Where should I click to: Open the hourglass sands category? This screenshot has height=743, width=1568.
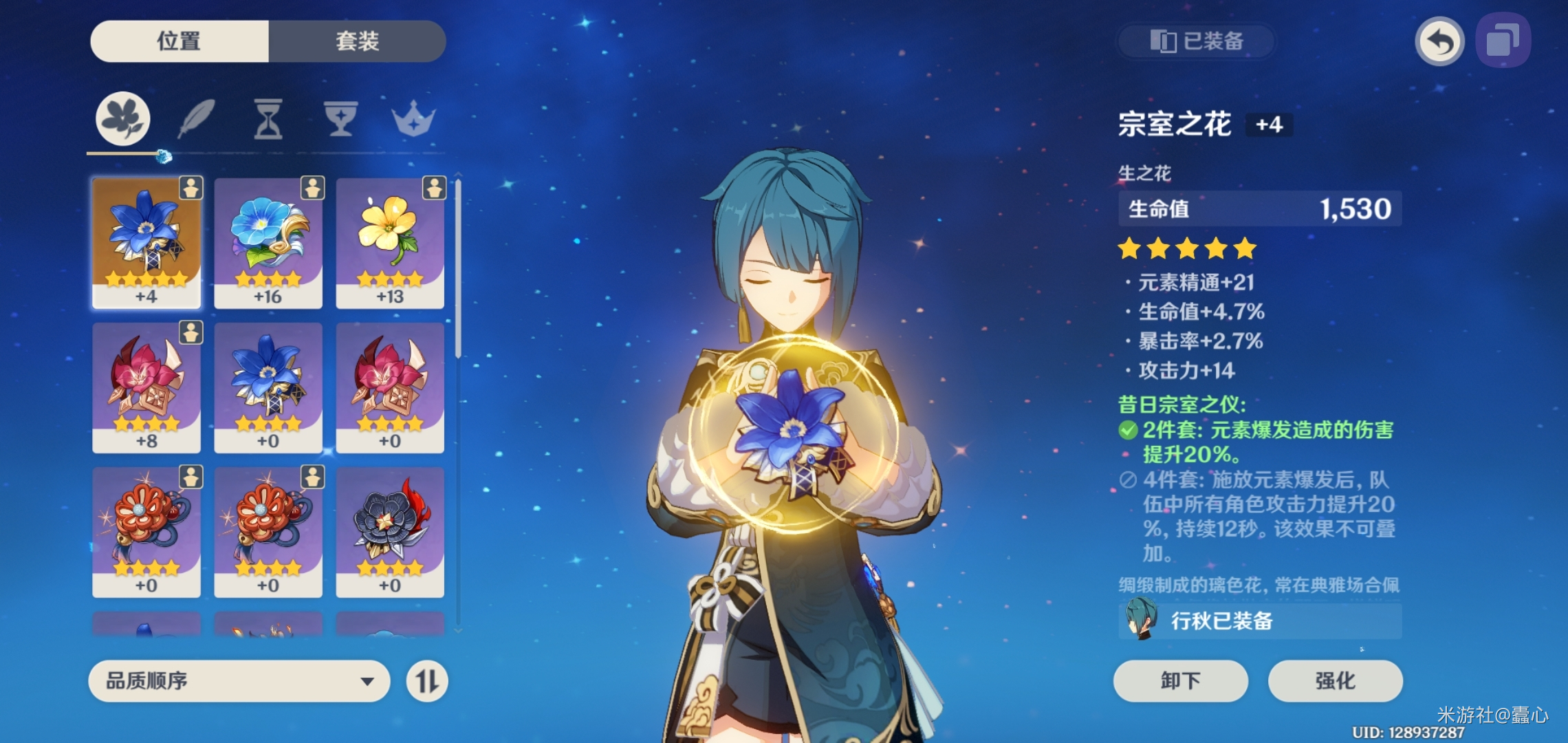[268, 118]
